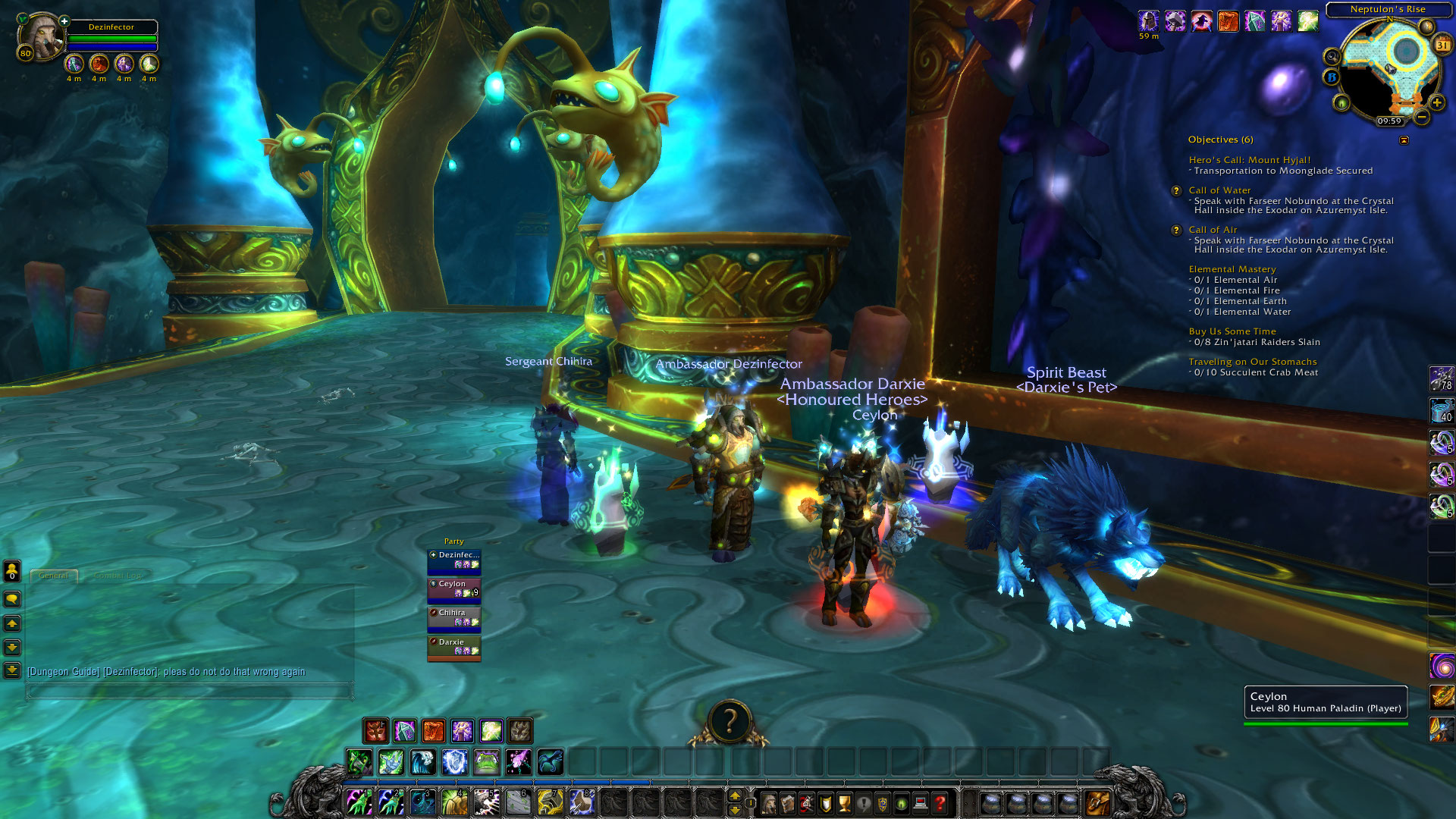
Task: Click the minimap tracking magnifier button
Action: (1332, 56)
